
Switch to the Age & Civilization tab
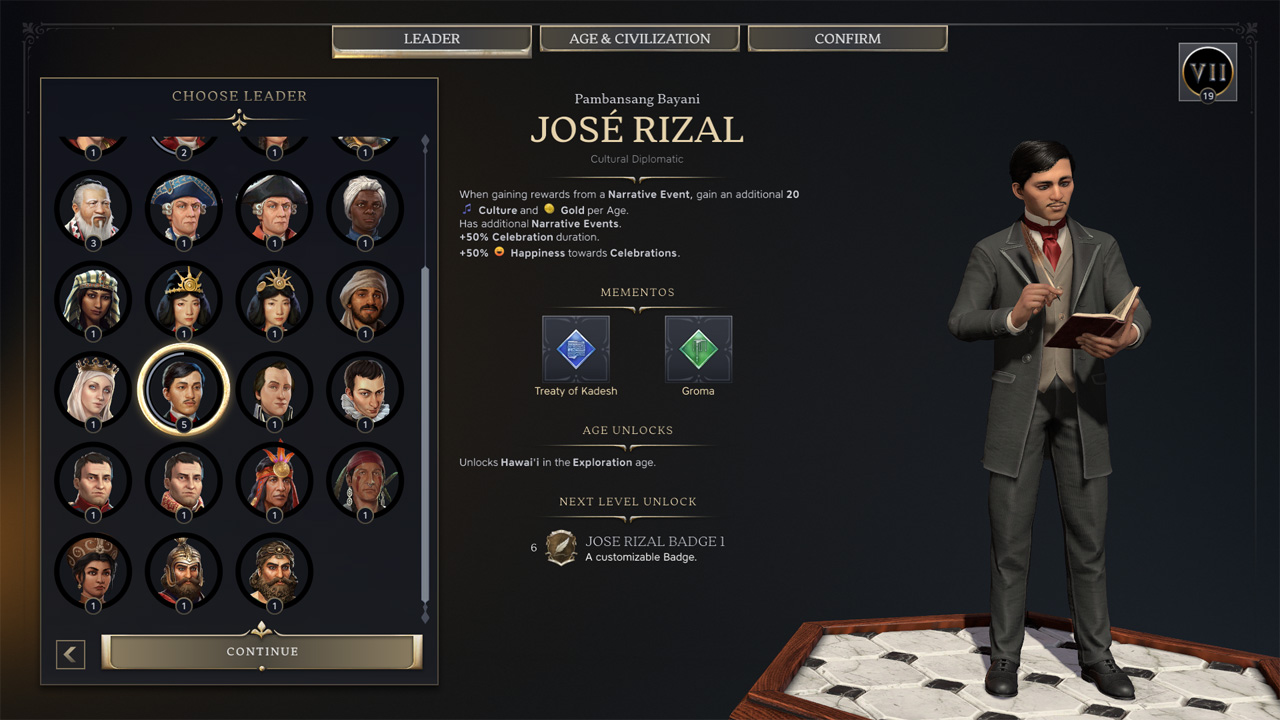[x=639, y=39]
